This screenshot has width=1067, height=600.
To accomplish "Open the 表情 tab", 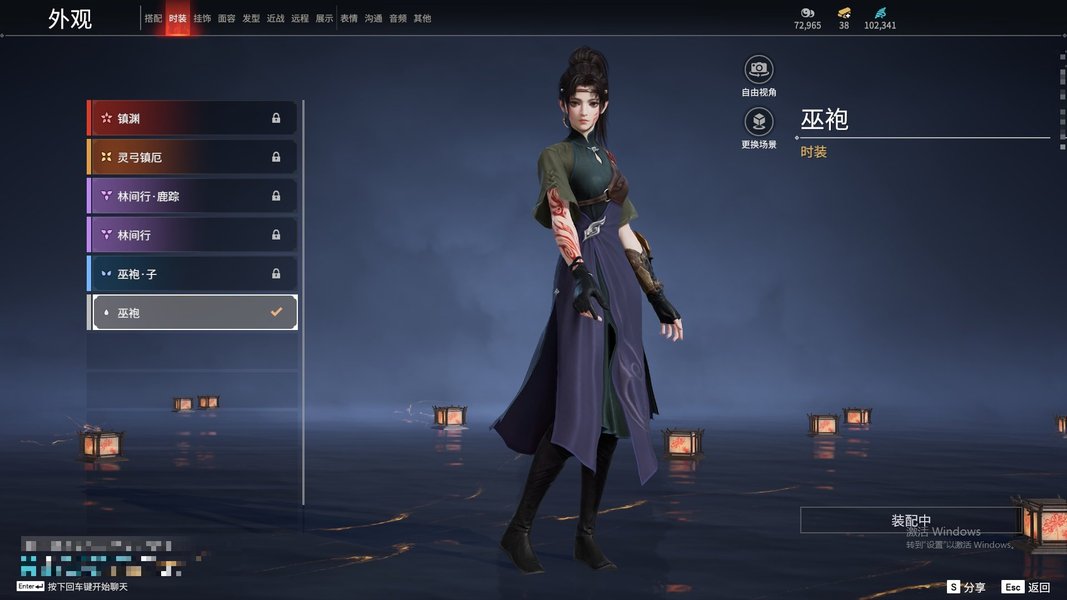I will (x=349, y=19).
